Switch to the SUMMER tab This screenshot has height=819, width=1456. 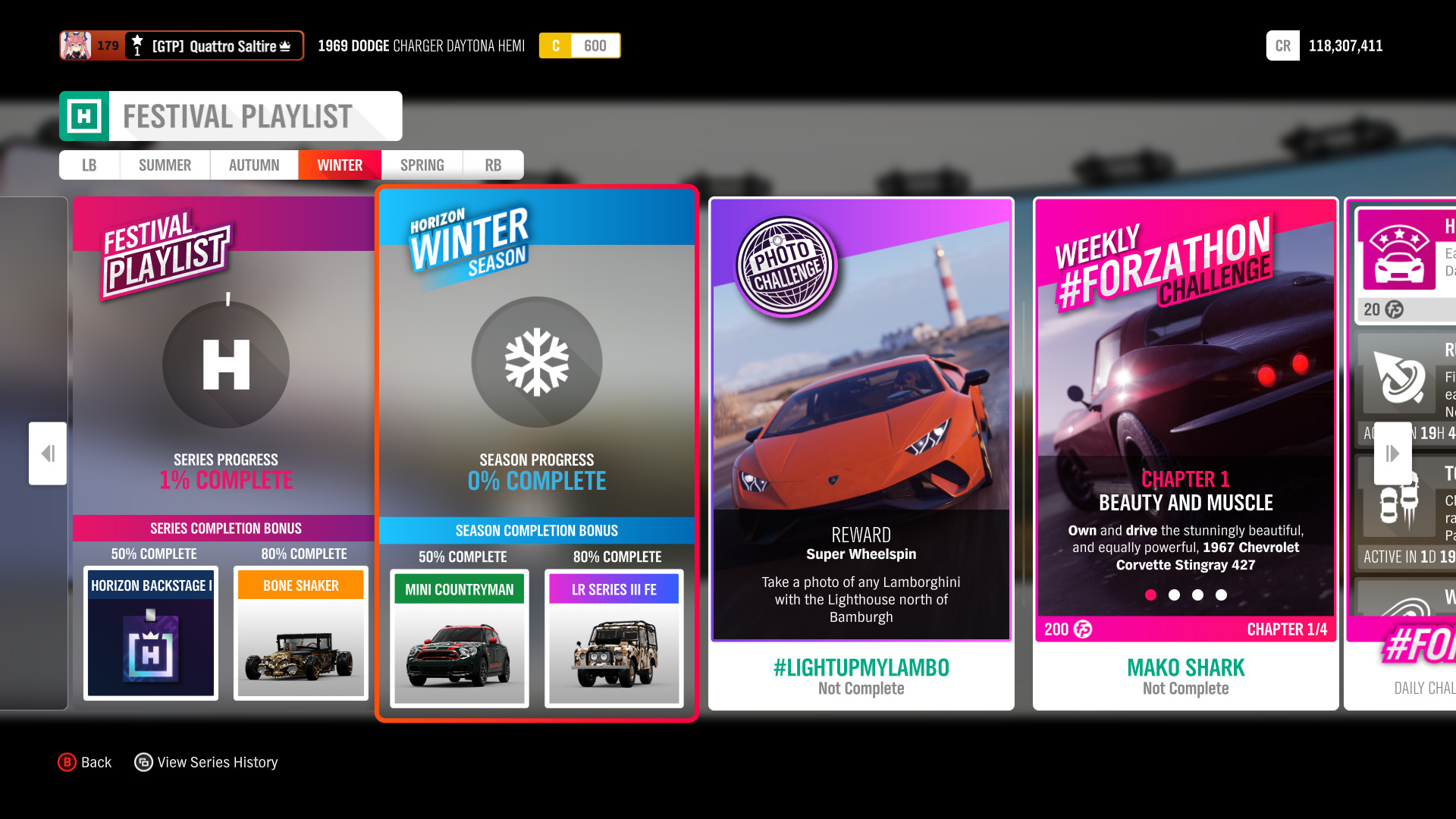coord(164,165)
